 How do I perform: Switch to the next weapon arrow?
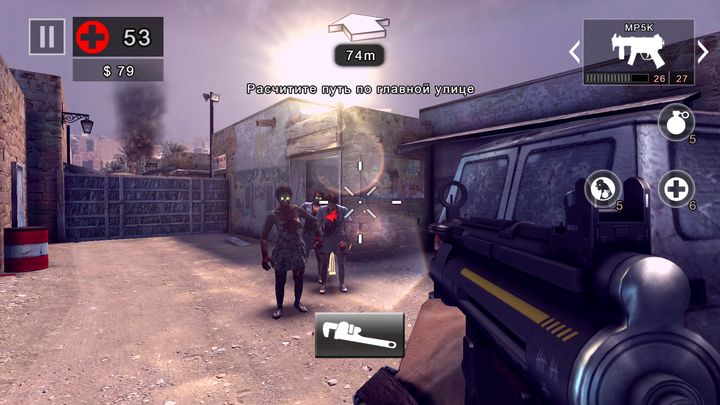(703, 52)
